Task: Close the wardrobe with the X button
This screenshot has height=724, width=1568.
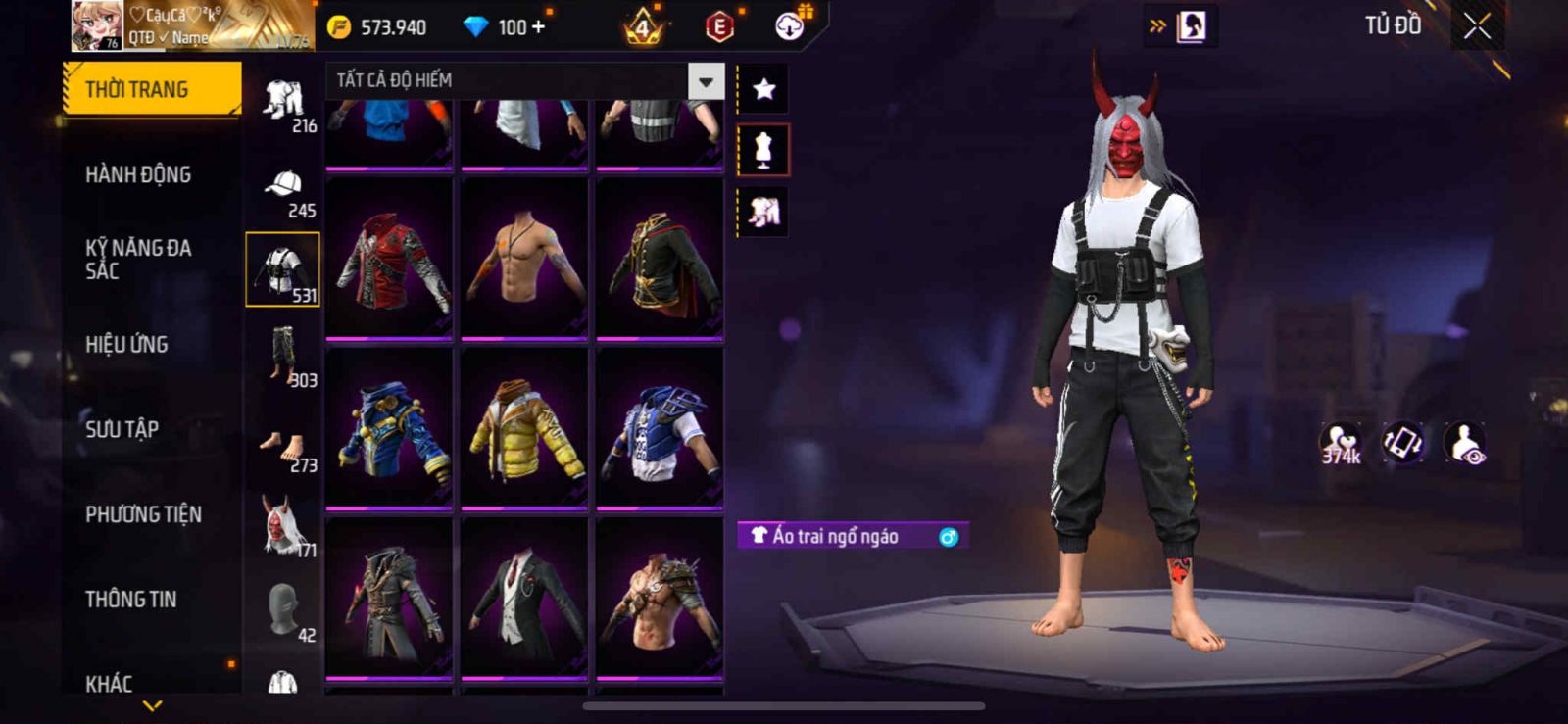Action: tap(1477, 26)
